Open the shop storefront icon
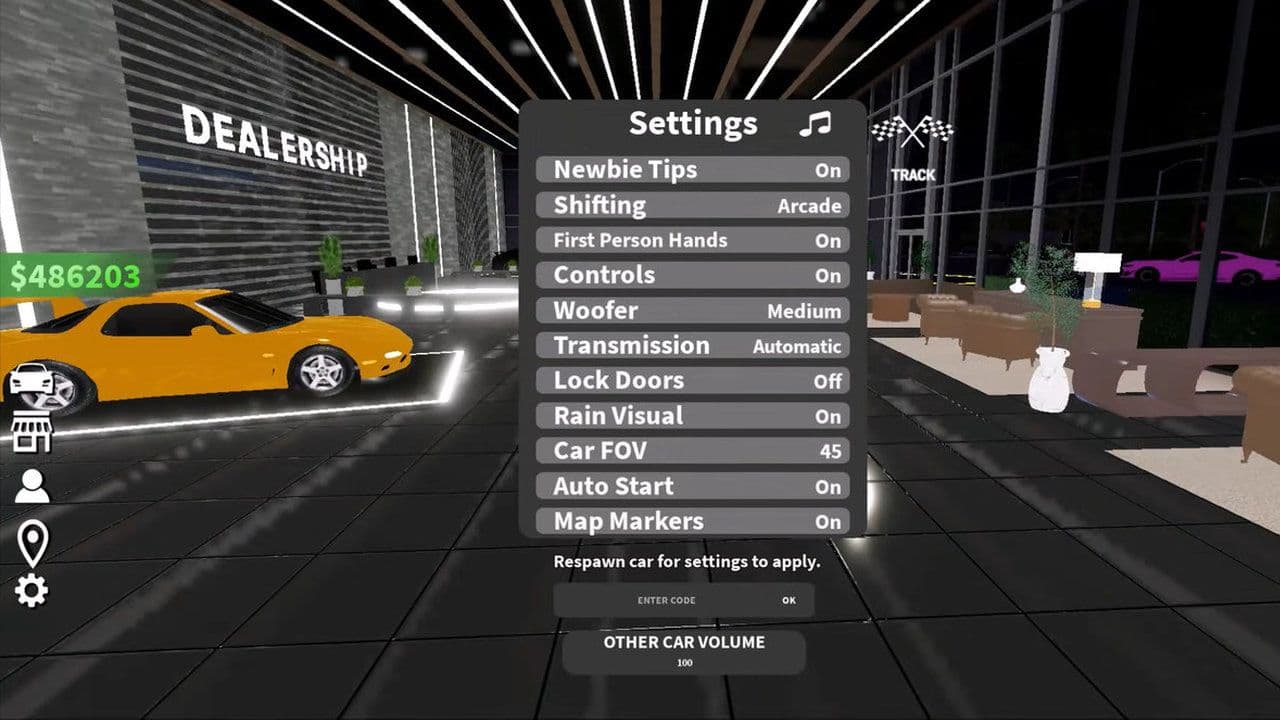 pos(31,432)
